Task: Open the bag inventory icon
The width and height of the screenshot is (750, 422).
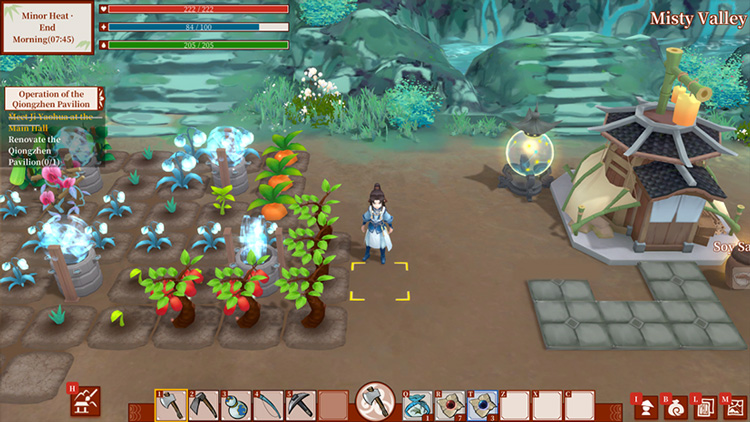Action: tap(676, 405)
